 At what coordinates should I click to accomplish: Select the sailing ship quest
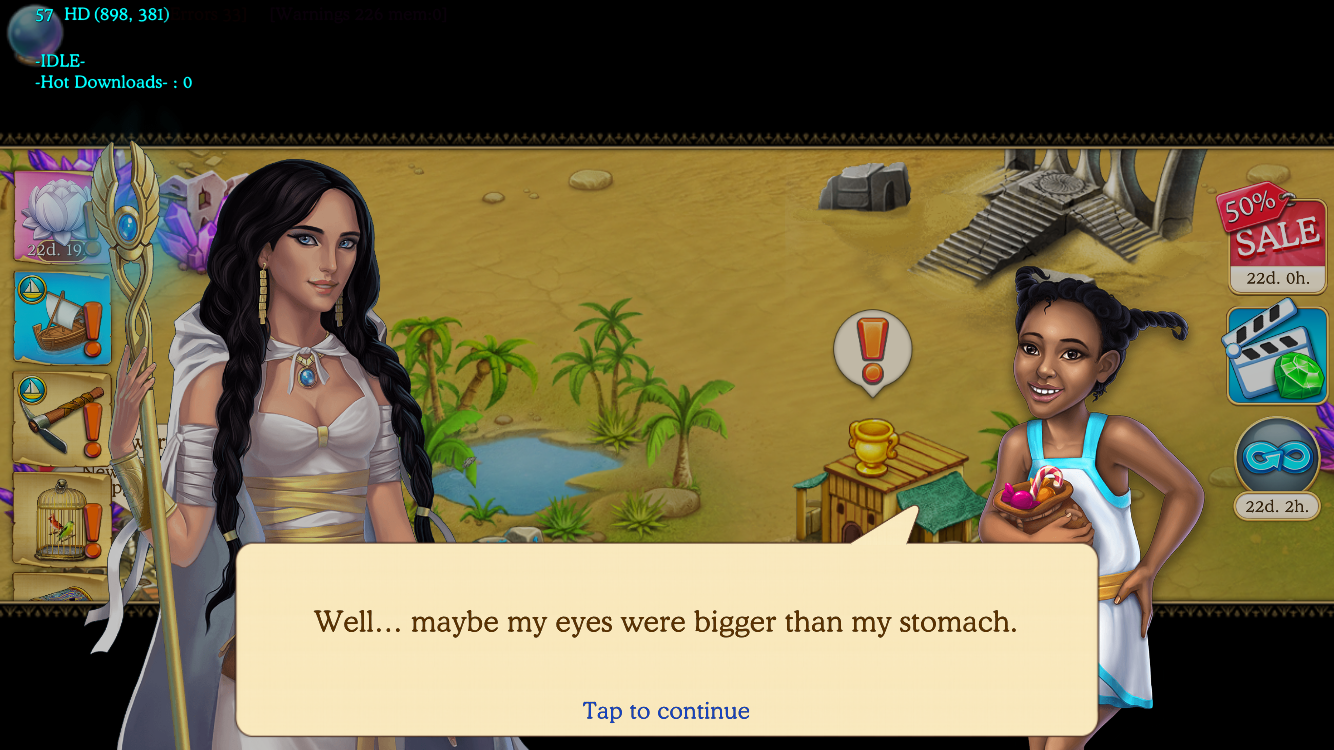click(x=62, y=317)
